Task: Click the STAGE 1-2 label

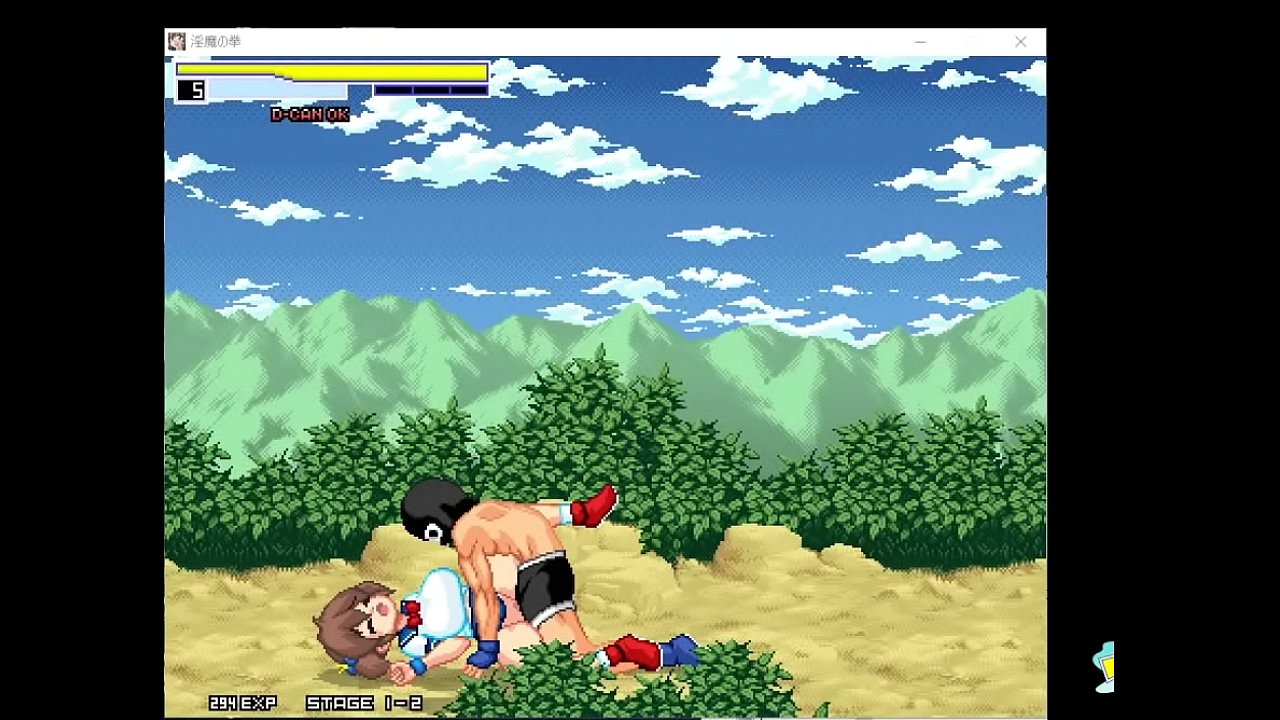Action: tap(365, 701)
